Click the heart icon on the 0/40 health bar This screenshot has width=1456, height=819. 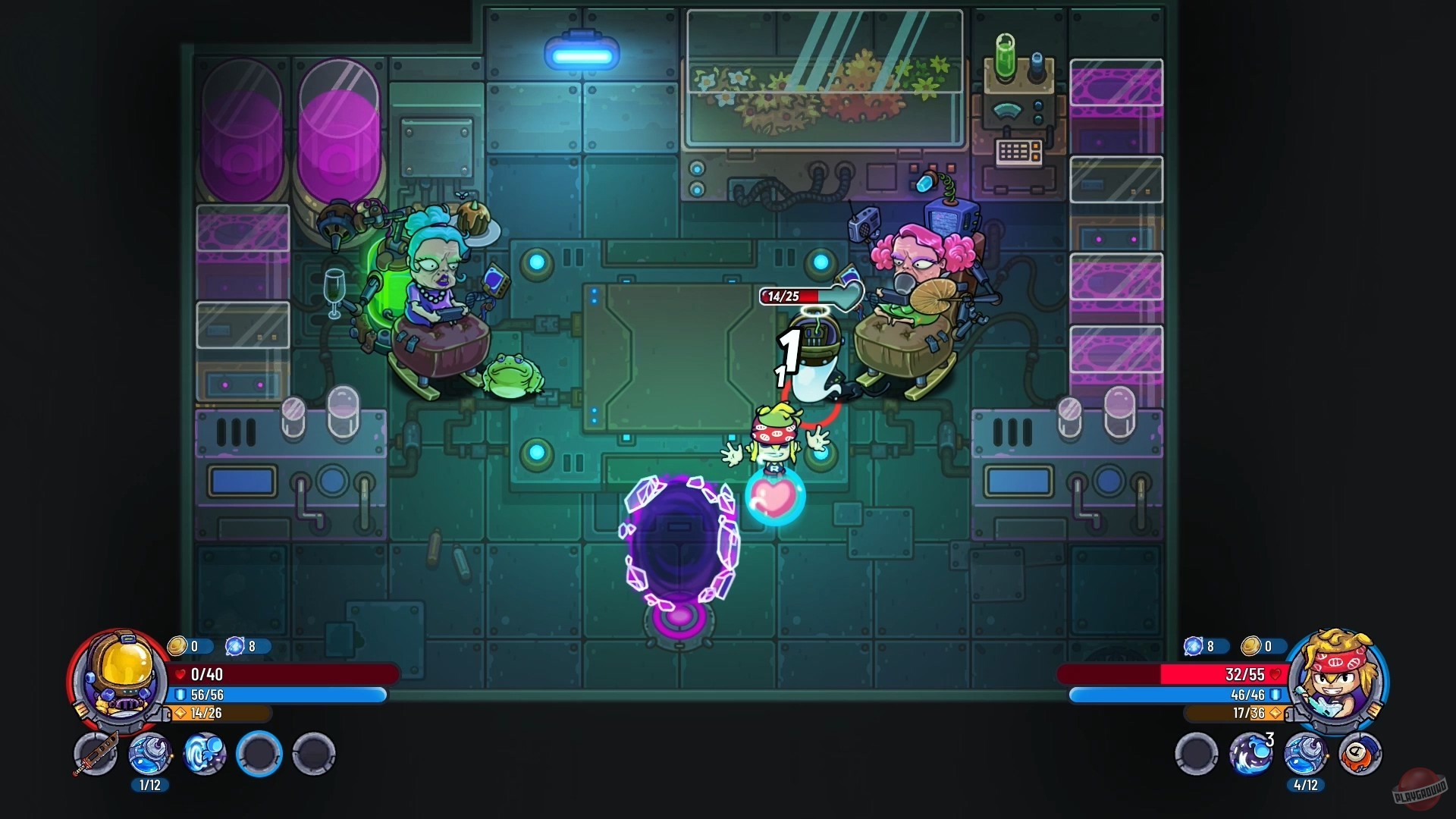pos(179,674)
